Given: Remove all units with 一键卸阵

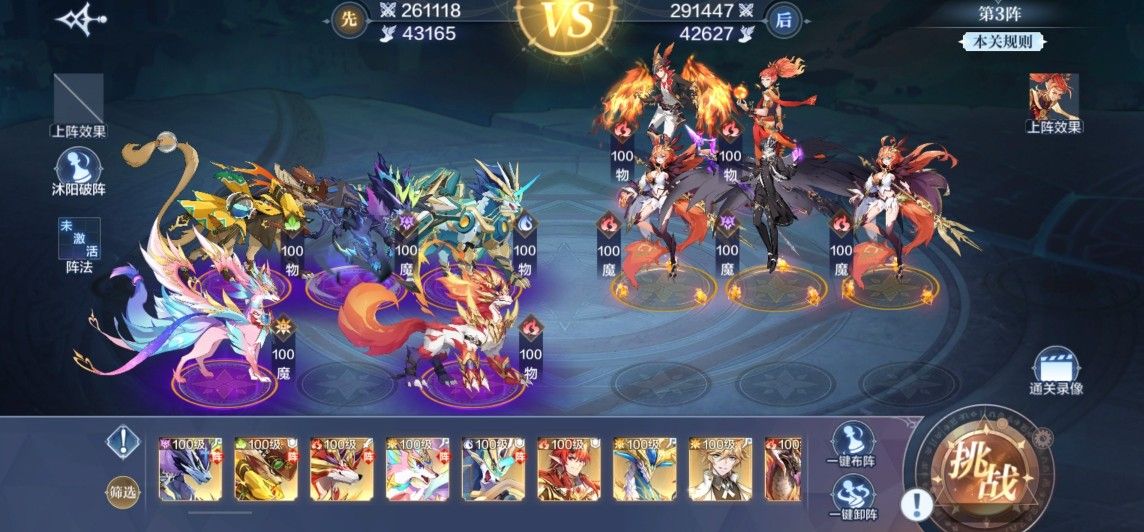Looking at the screenshot, I should tap(852, 497).
